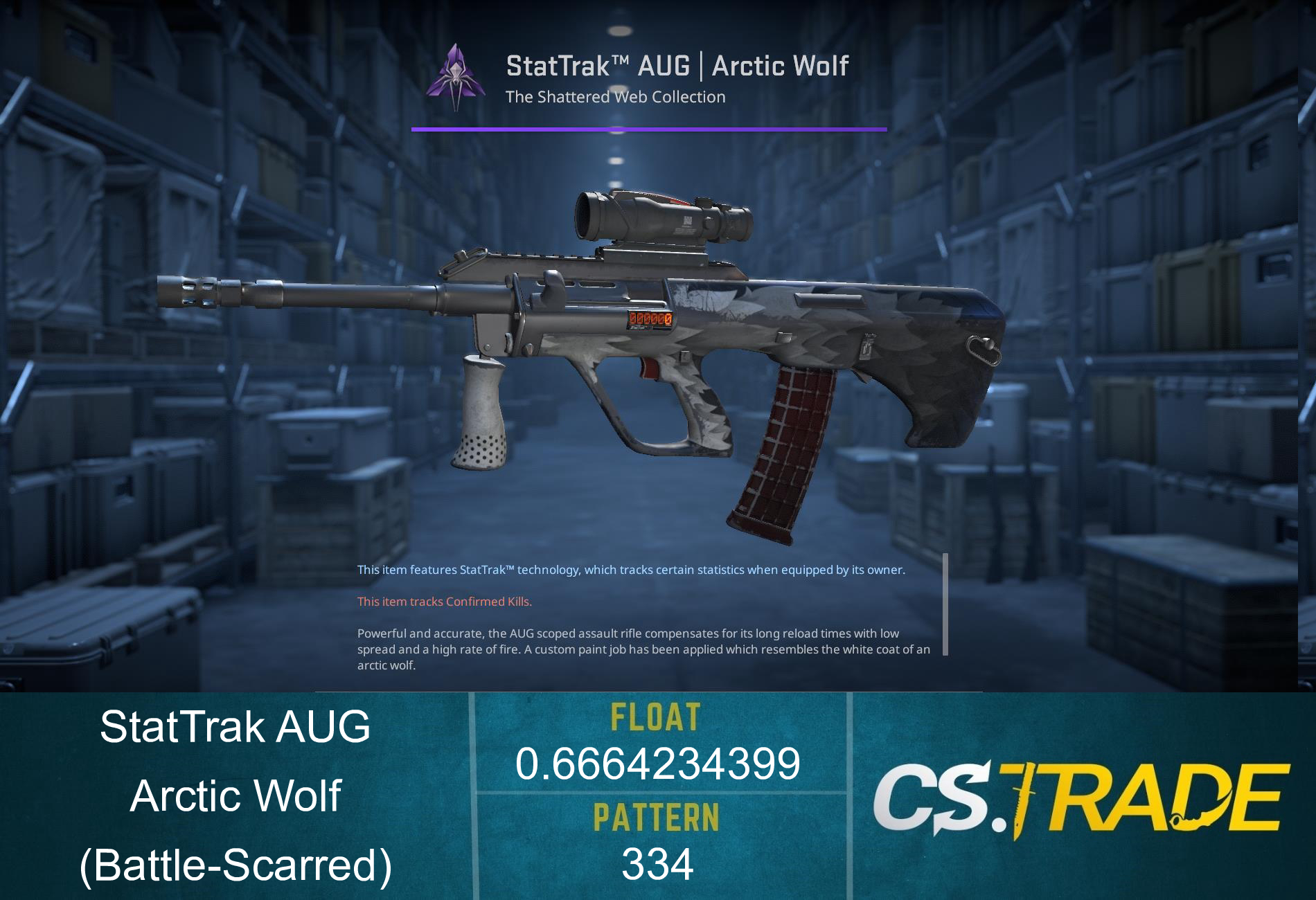Toggle the Confirmed Kills tracking text

click(444, 602)
